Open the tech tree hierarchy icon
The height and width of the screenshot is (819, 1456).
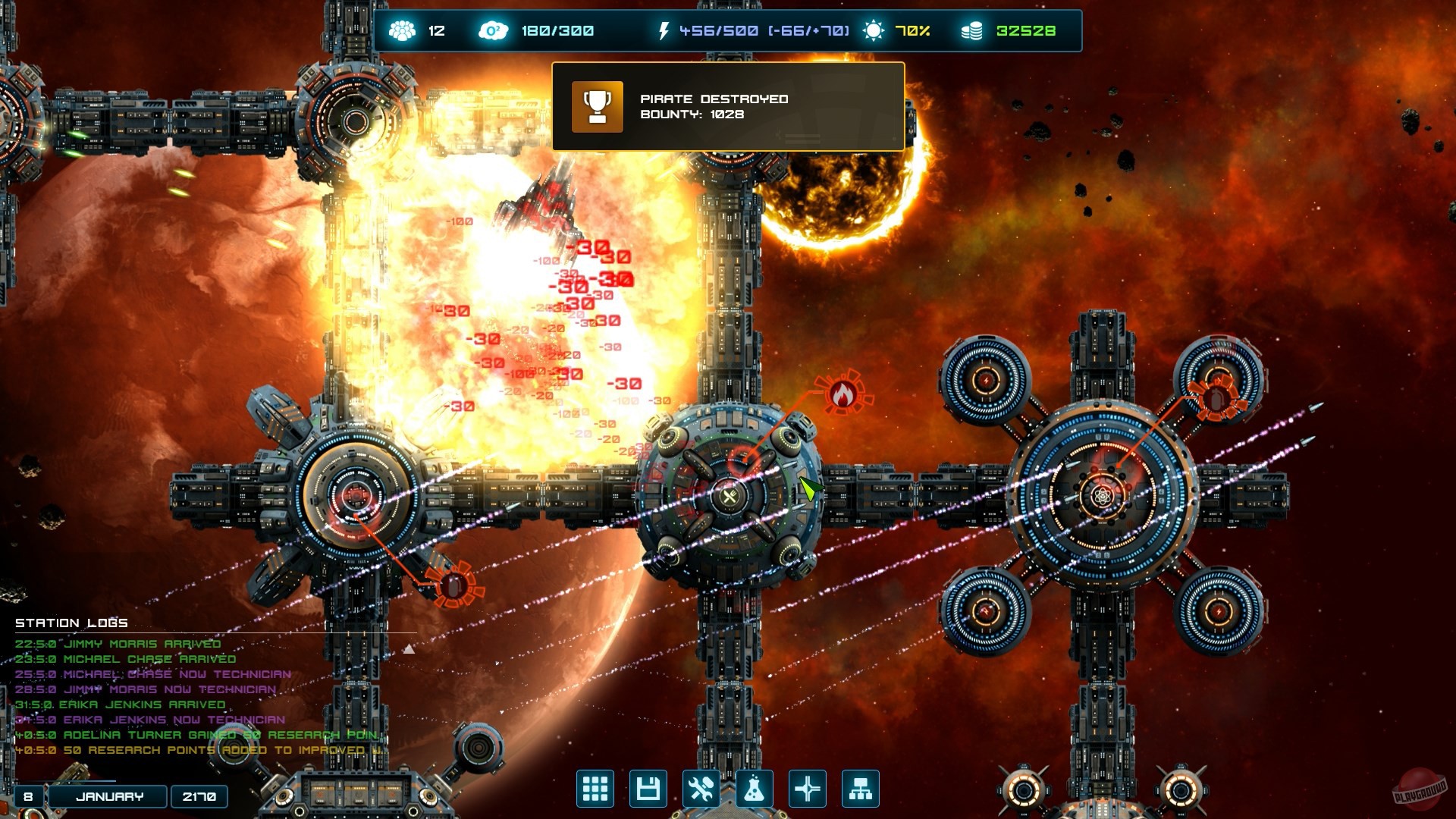point(861,789)
